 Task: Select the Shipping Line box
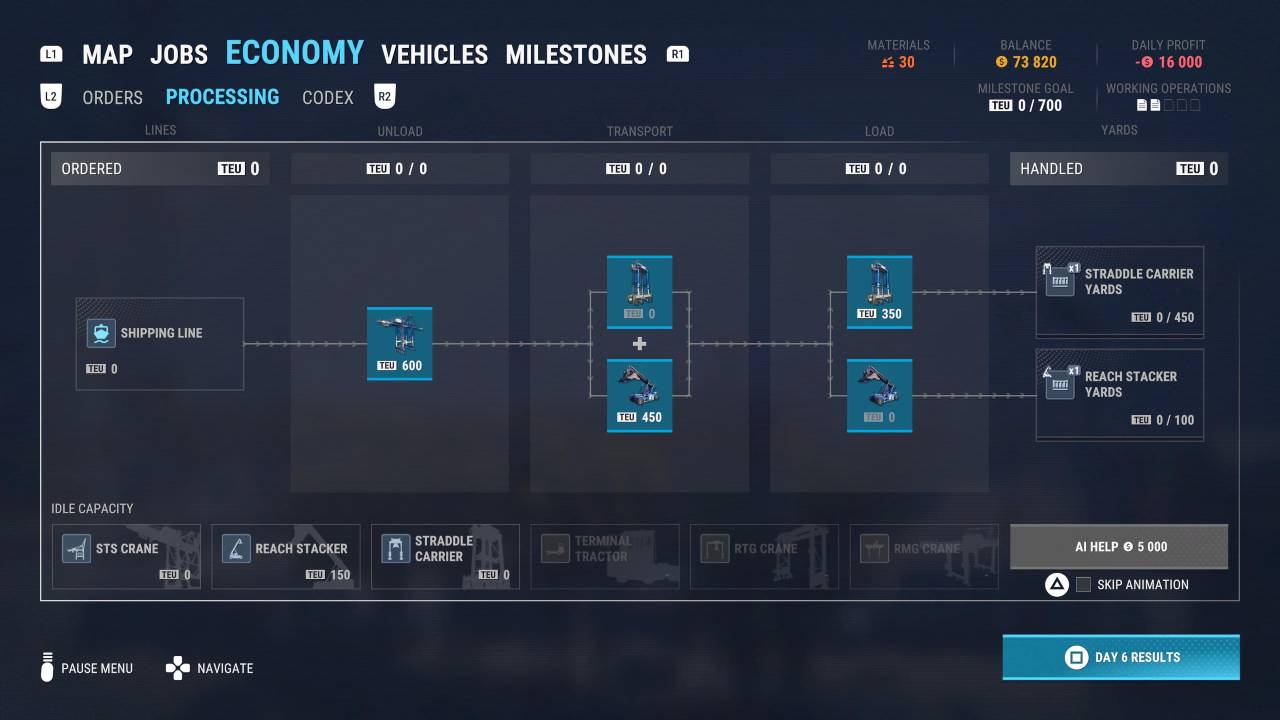point(160,344)
